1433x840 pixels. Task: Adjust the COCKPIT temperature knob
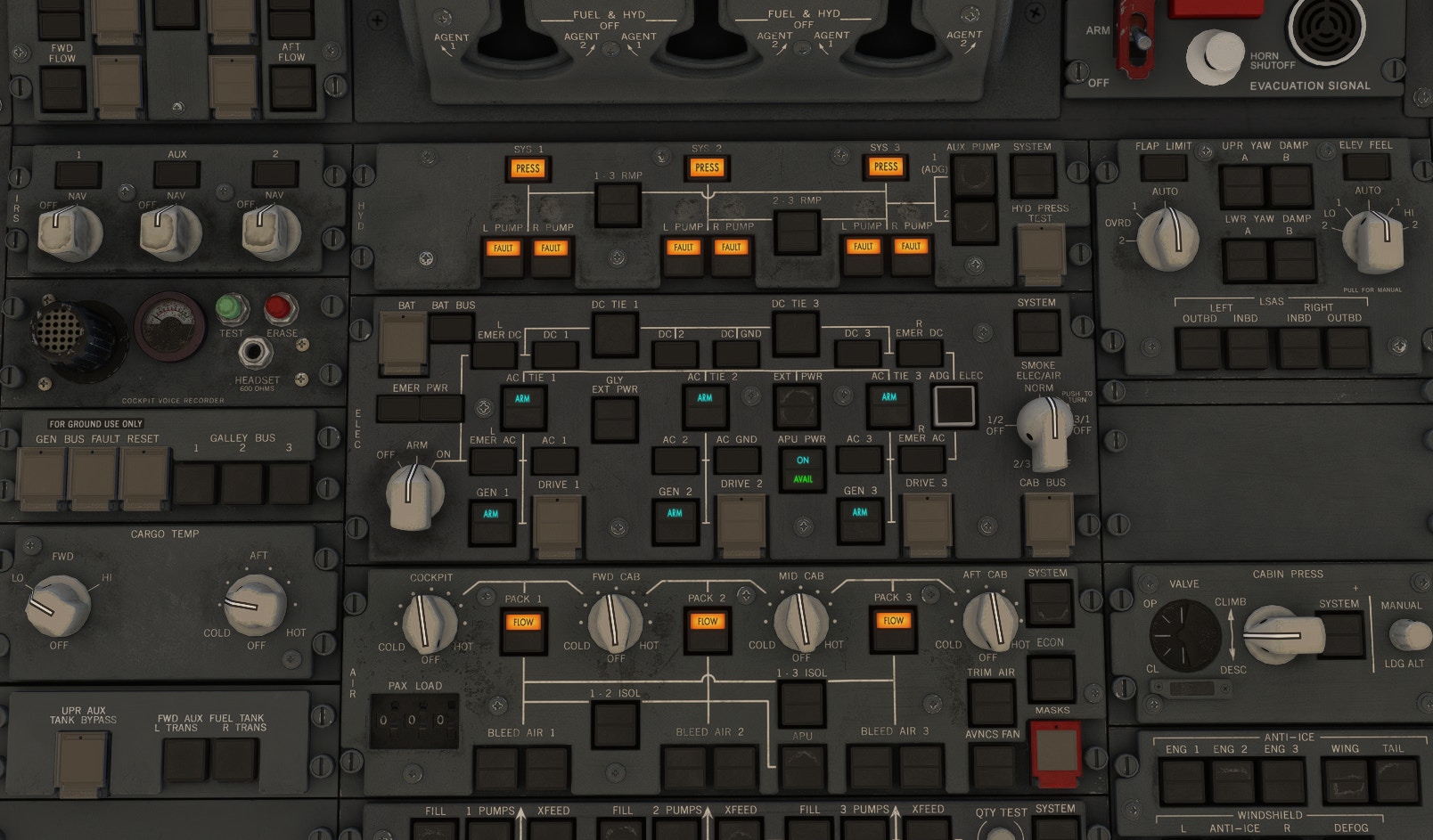[x=430, y=621]
